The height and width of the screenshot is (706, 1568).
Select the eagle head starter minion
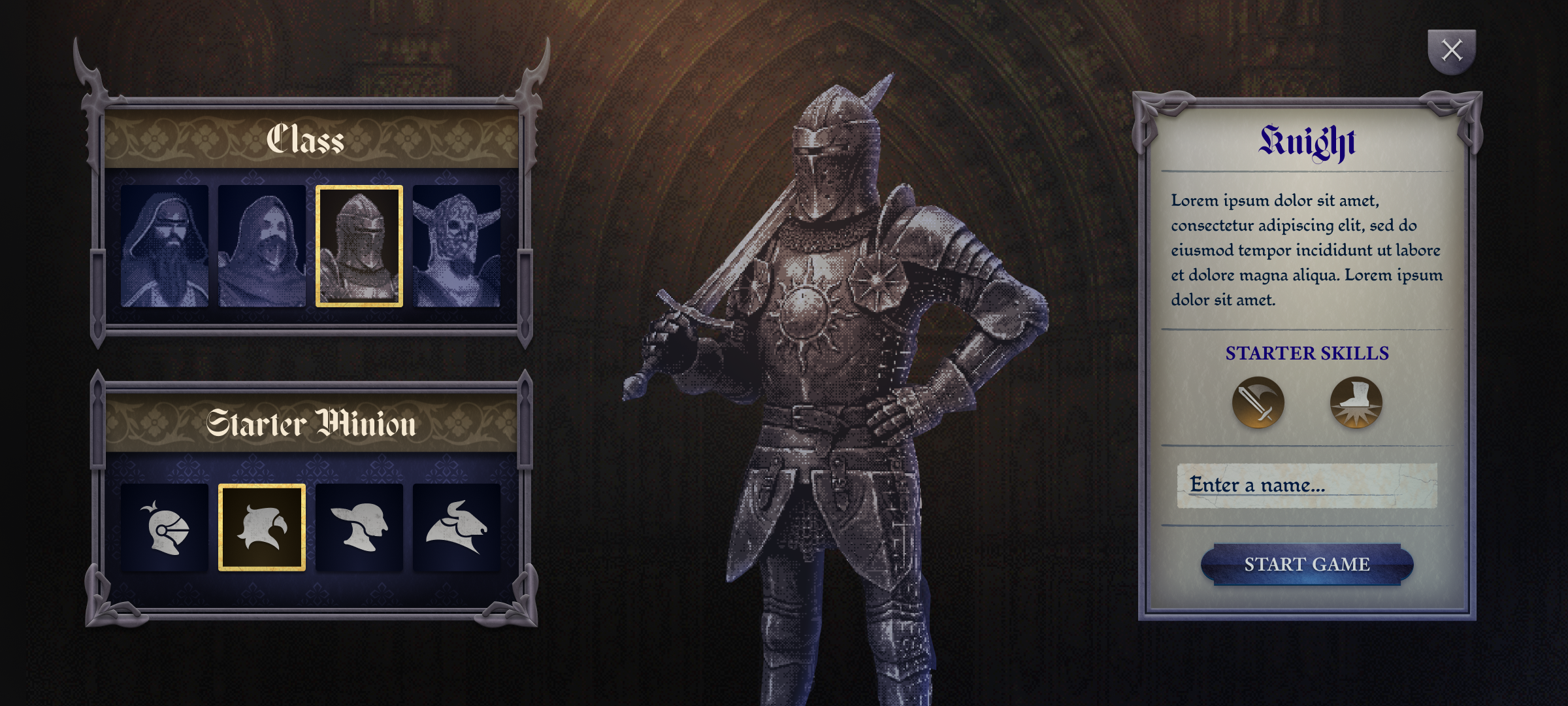(x=262, y=528)
